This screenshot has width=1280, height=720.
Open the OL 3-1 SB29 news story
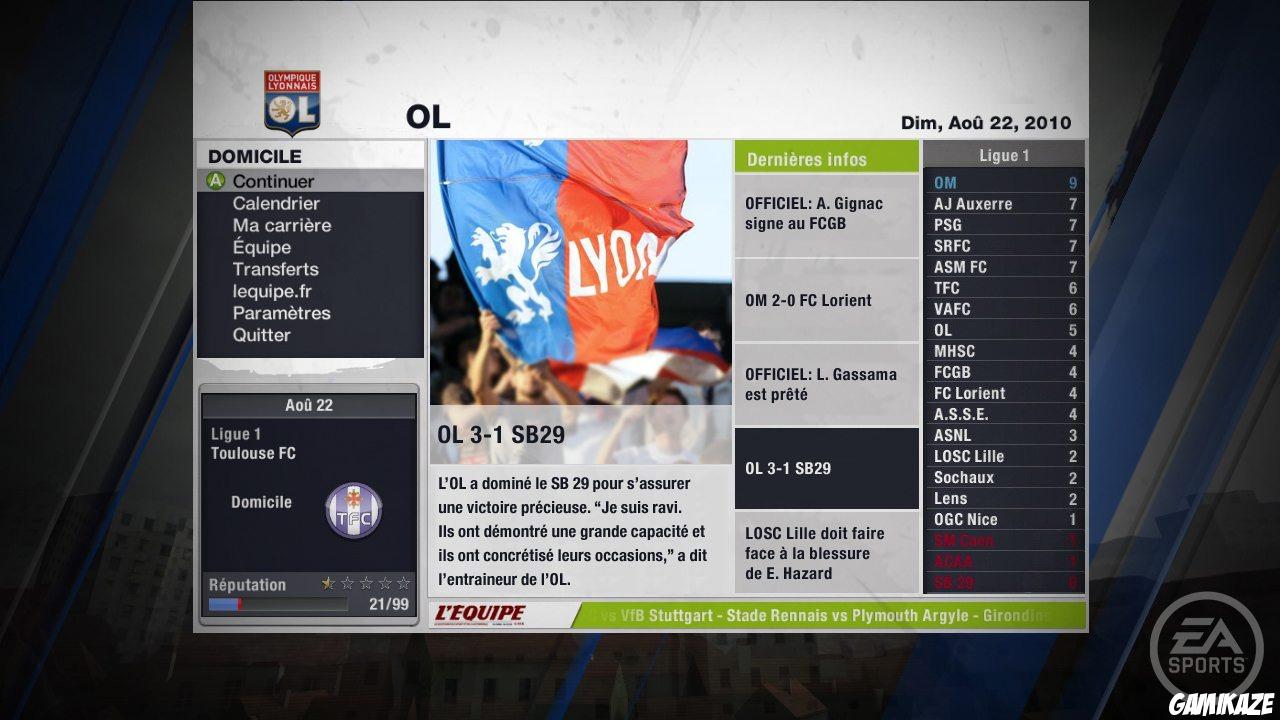pyautogui.click(x=826, y=467)
